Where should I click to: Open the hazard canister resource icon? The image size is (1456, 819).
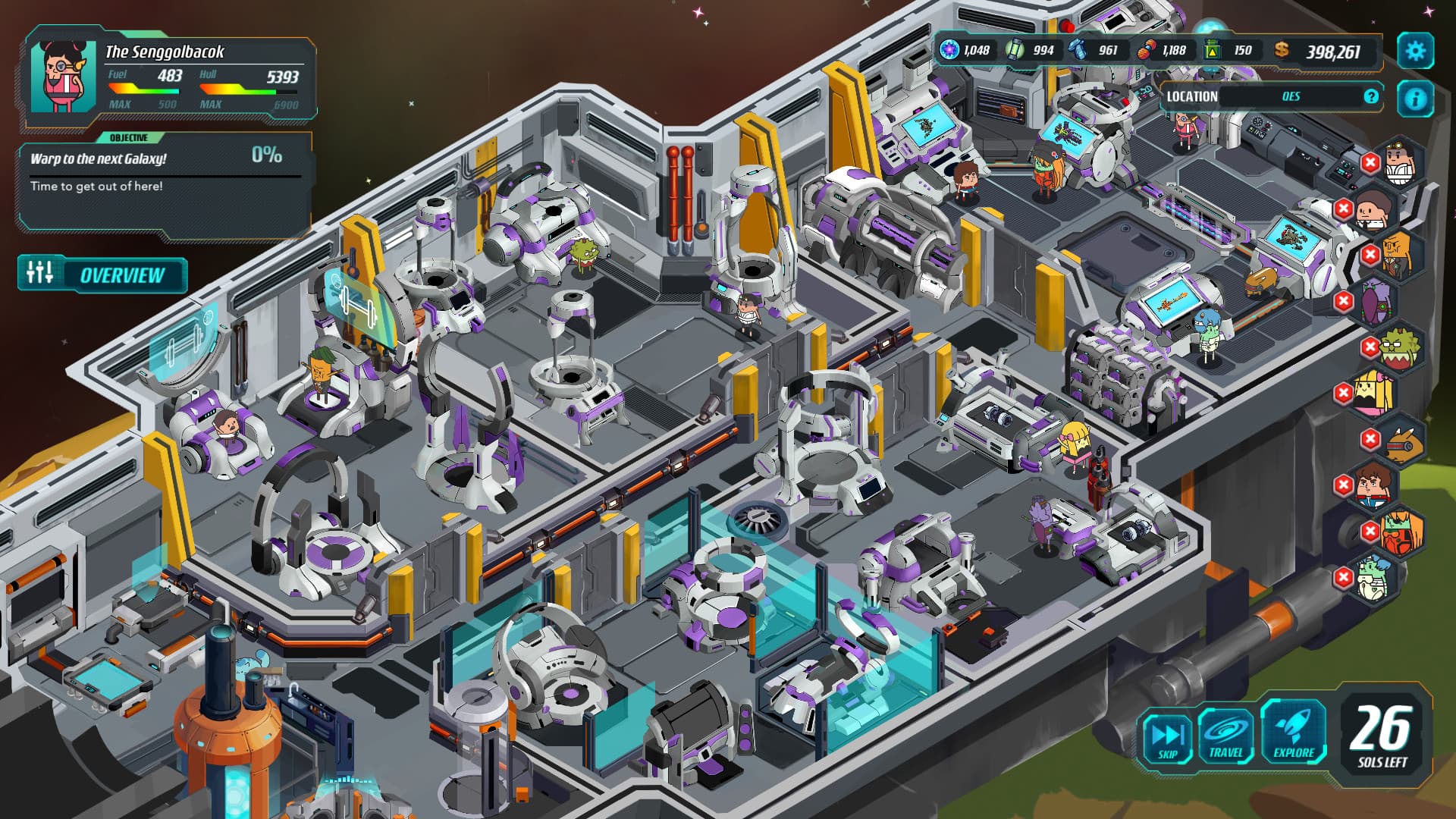pyautogui.click(x=1212, y=50)
